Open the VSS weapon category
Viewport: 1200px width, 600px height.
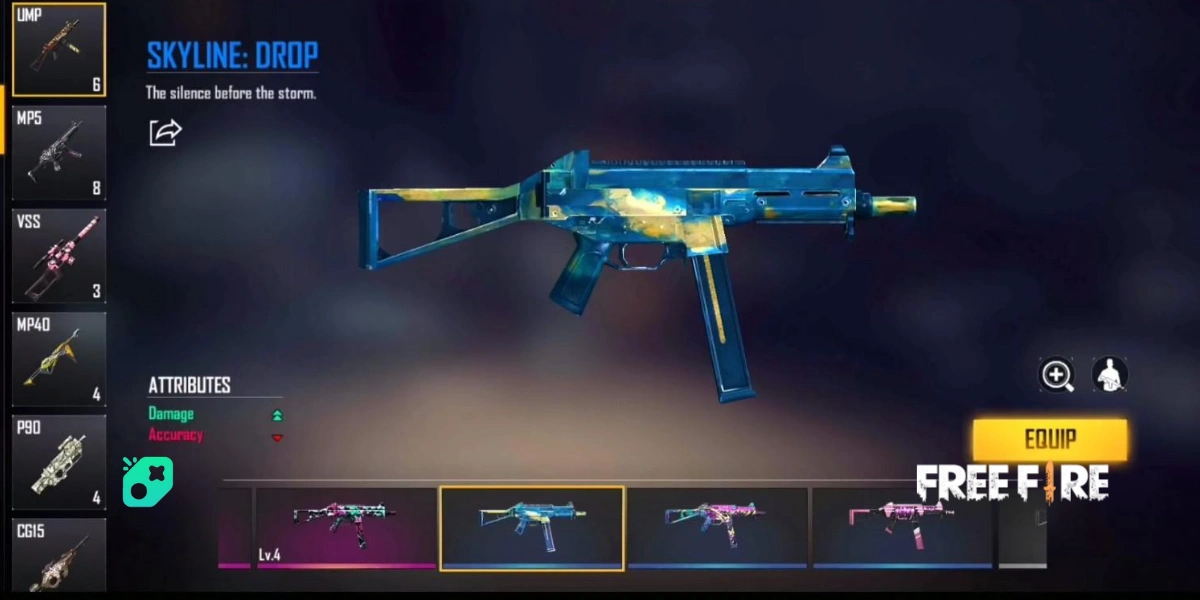59,256
